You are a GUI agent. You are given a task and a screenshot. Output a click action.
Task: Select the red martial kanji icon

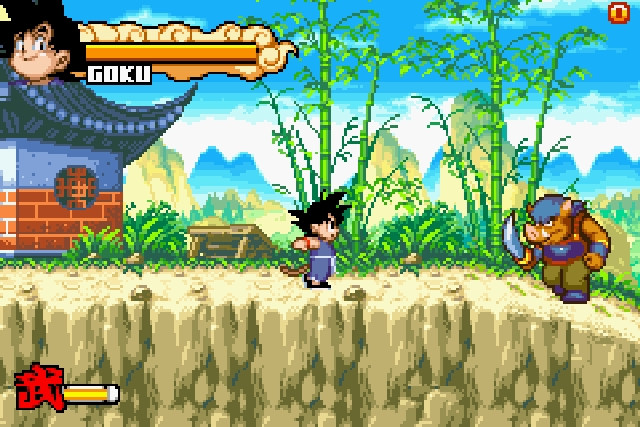pyautogui.click(x=37, y=388)
